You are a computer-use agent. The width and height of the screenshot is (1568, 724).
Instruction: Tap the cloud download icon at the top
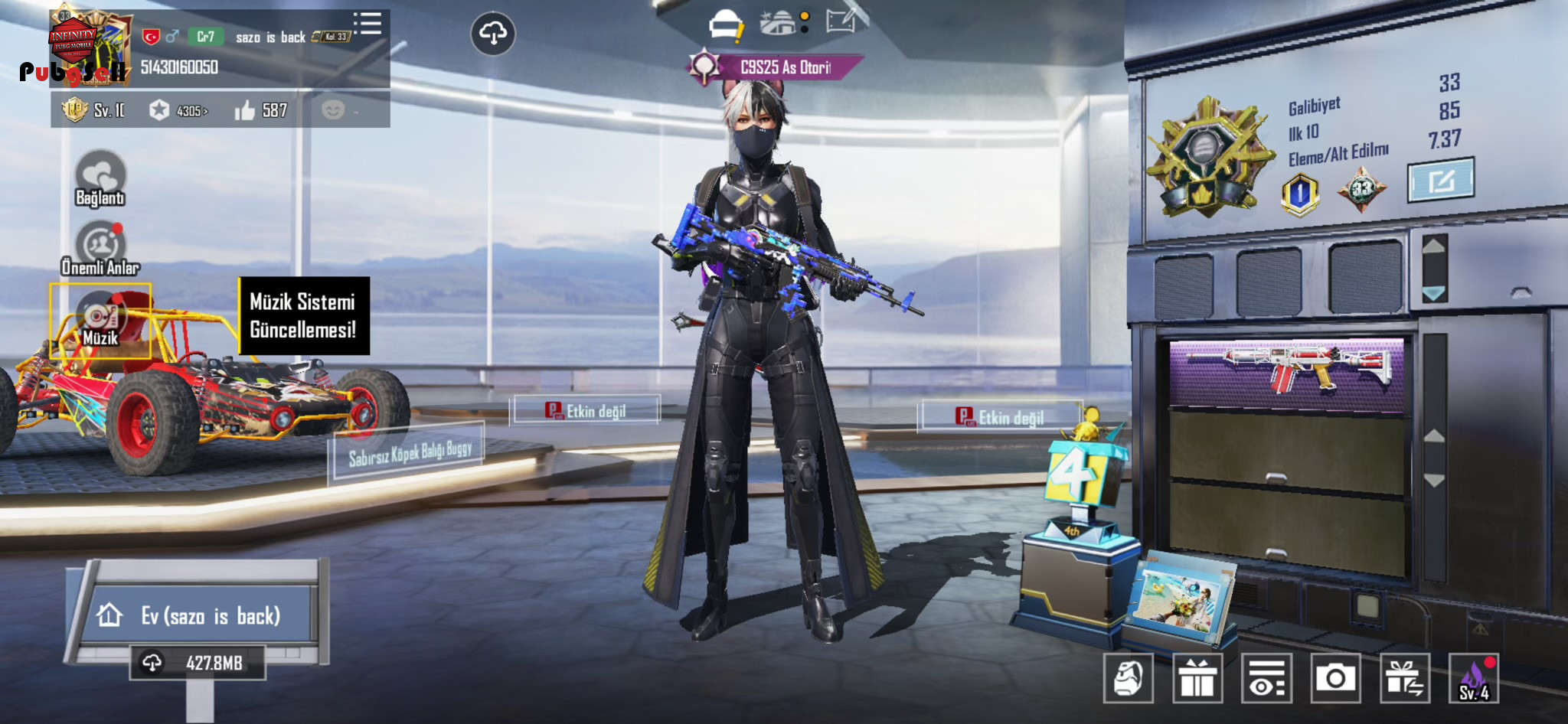click(x=492, y=33)
